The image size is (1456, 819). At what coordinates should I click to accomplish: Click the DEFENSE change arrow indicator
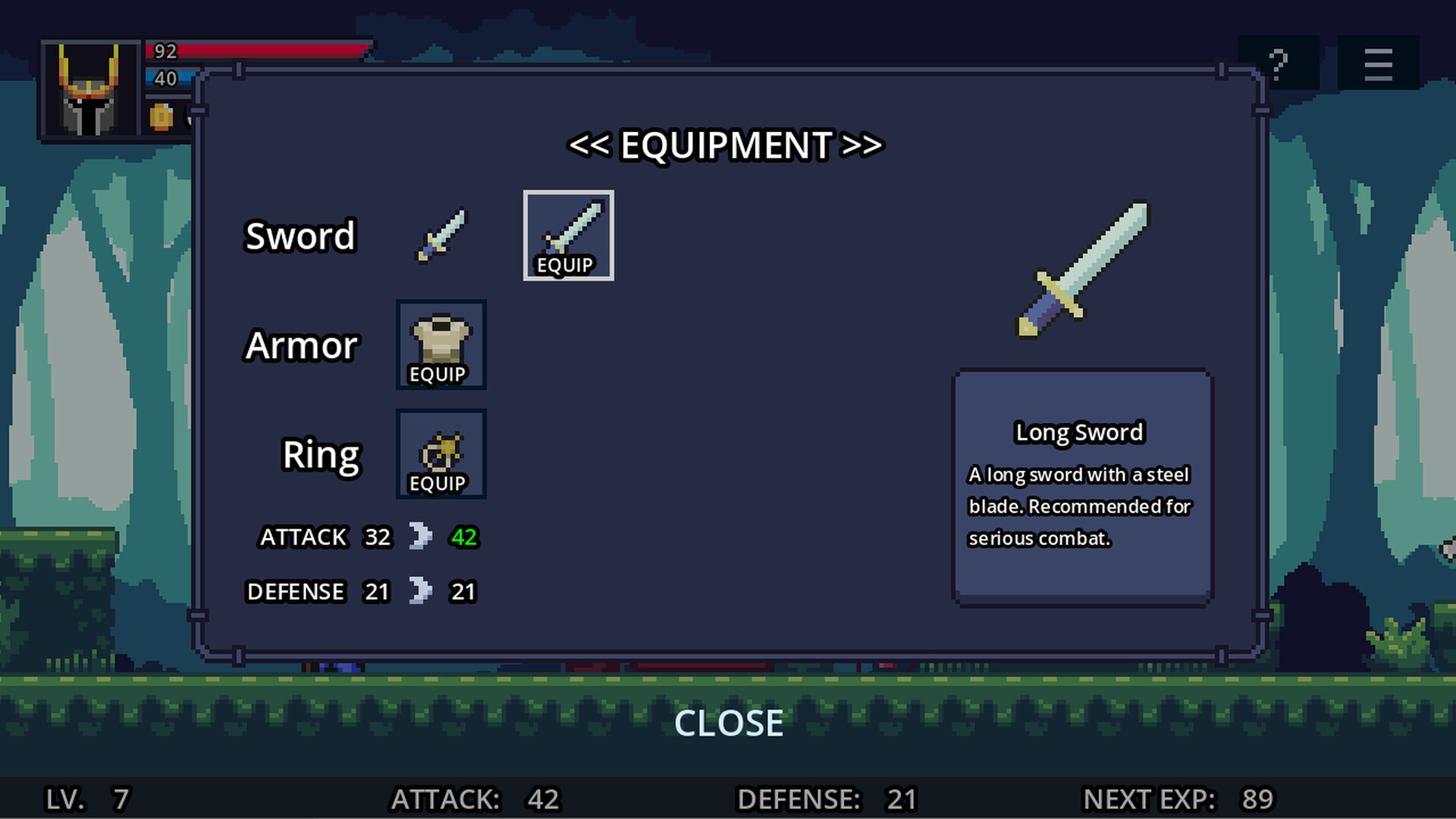pos(422,591)
